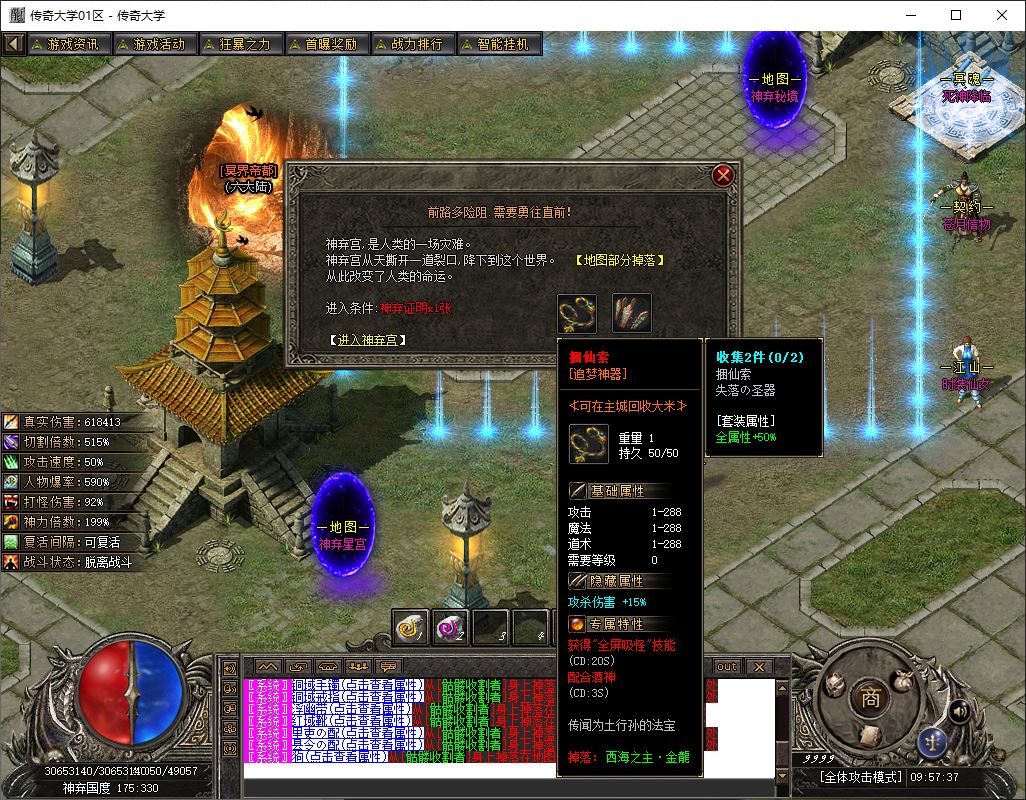
Task: Collapse the top menu bar with arrow button
Action: 14,44
